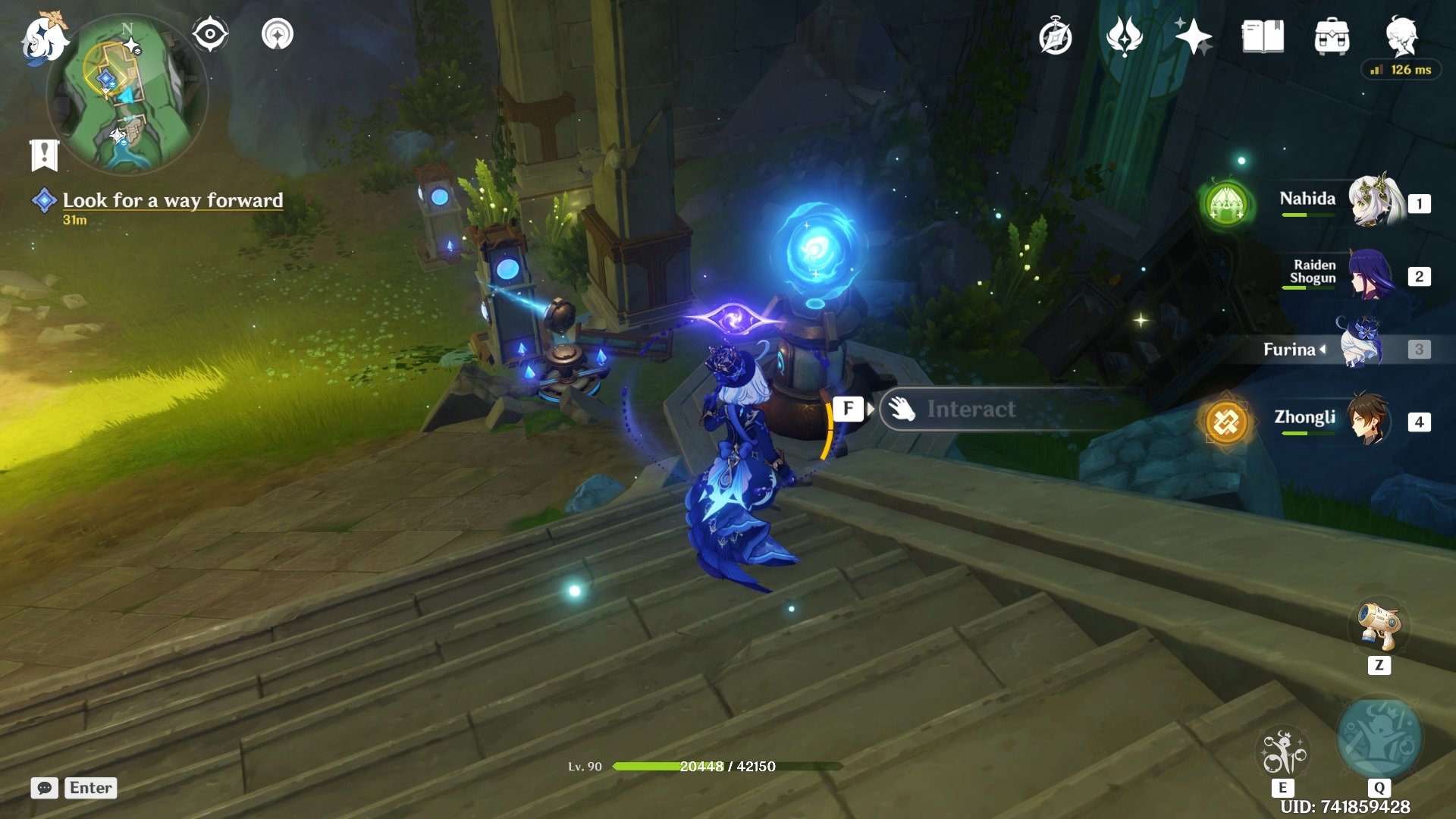Activate Furina's elemental skill icon
This screenshot has height=819, width=1456.
tap(1282, 752)
